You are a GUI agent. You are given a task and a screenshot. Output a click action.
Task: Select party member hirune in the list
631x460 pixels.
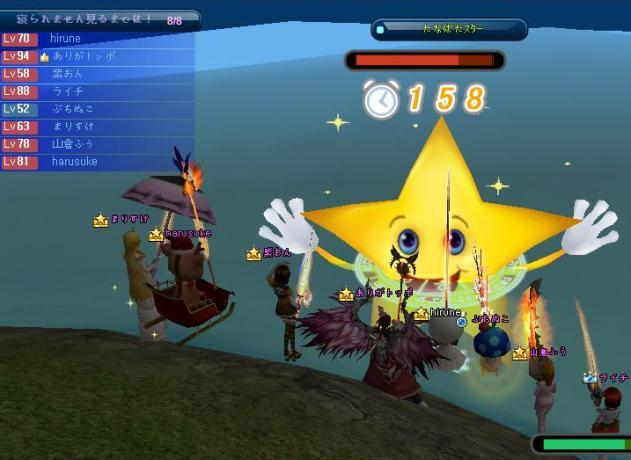[100, 39]
